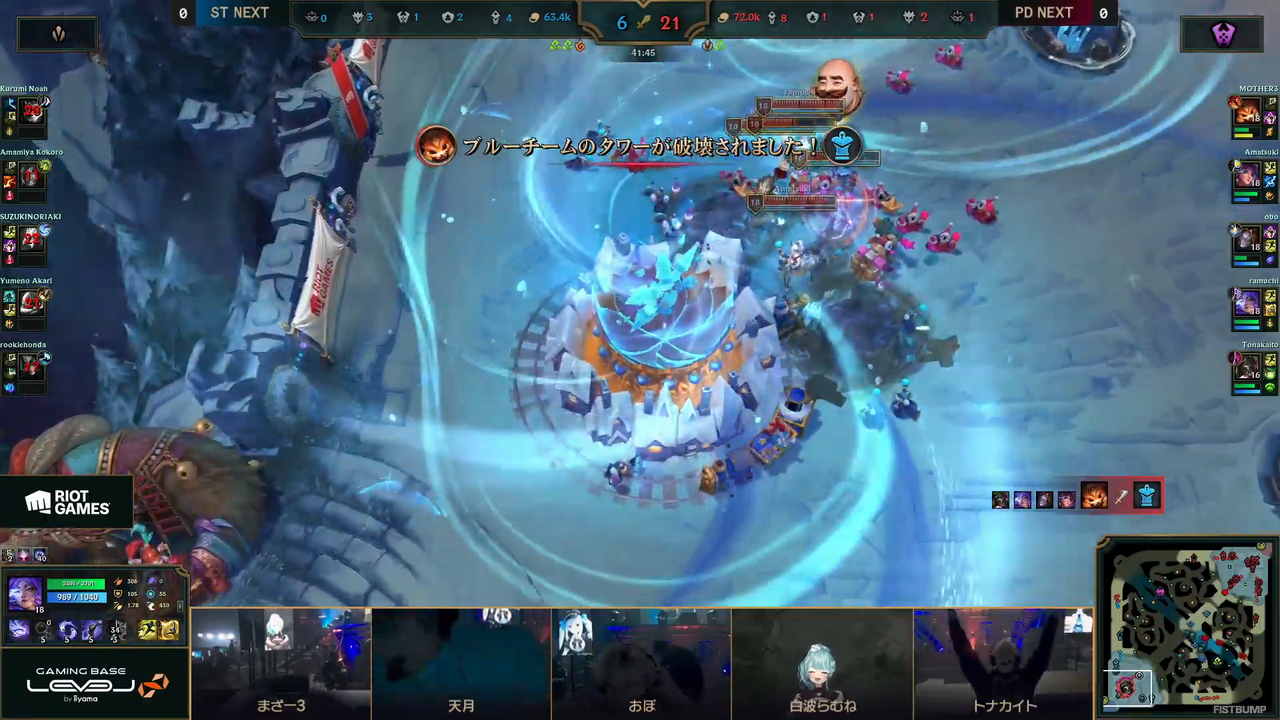Select the ST NEXT label
Viewport: 1280px width, 720px height.
(x=239, y=13)
